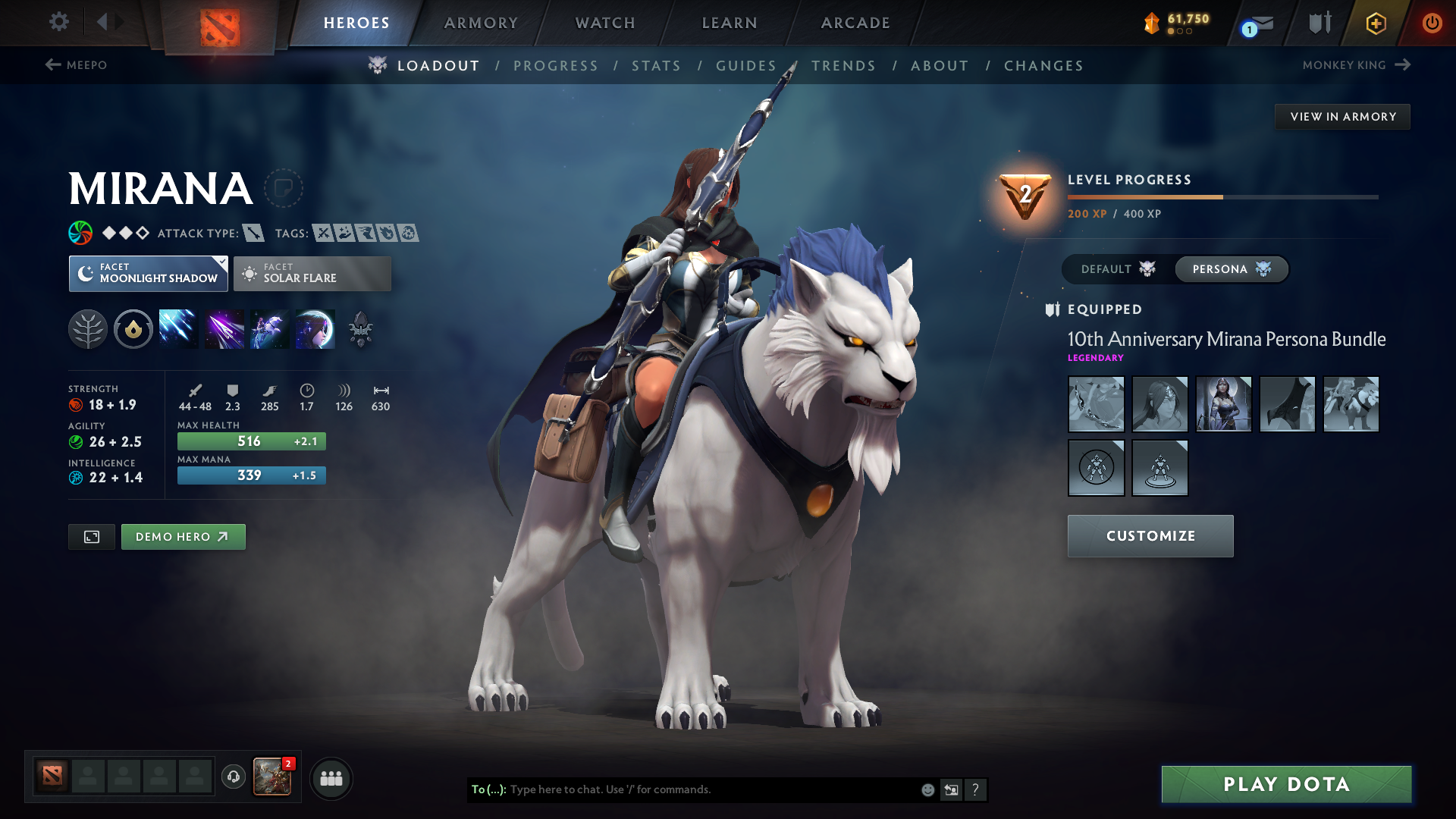
Task: Open the STATS section for Mirana
Action: click(x=656, y=65)
